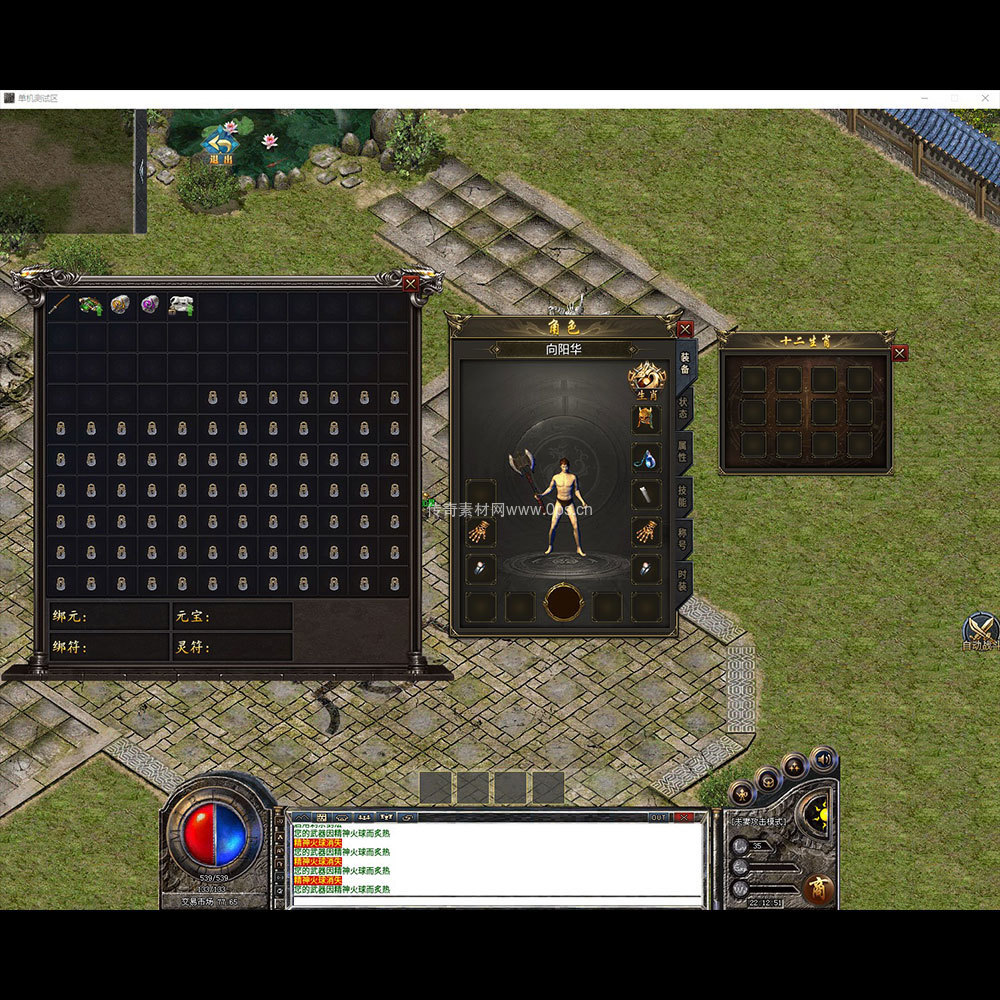
Task: Open the 称号 titles tab
Action: 684,540
